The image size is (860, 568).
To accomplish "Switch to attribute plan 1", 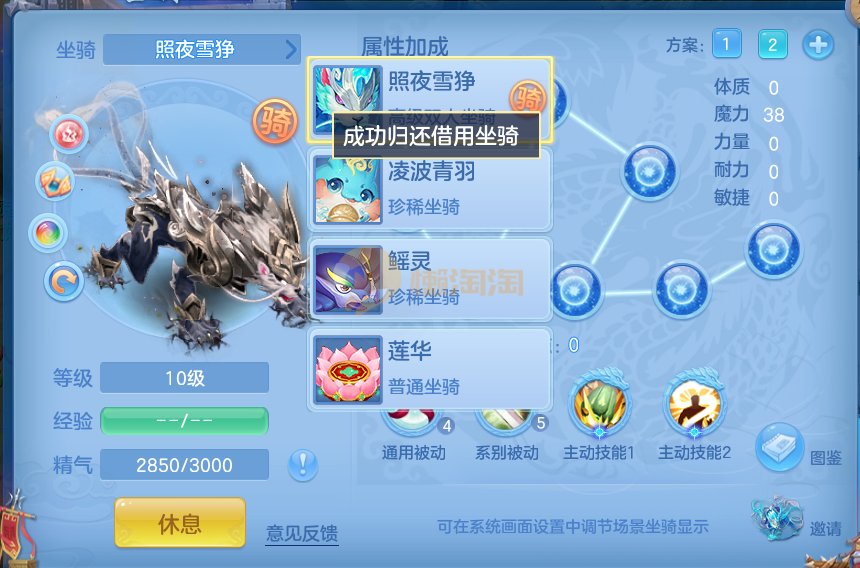I will click(x=727, y=44).
